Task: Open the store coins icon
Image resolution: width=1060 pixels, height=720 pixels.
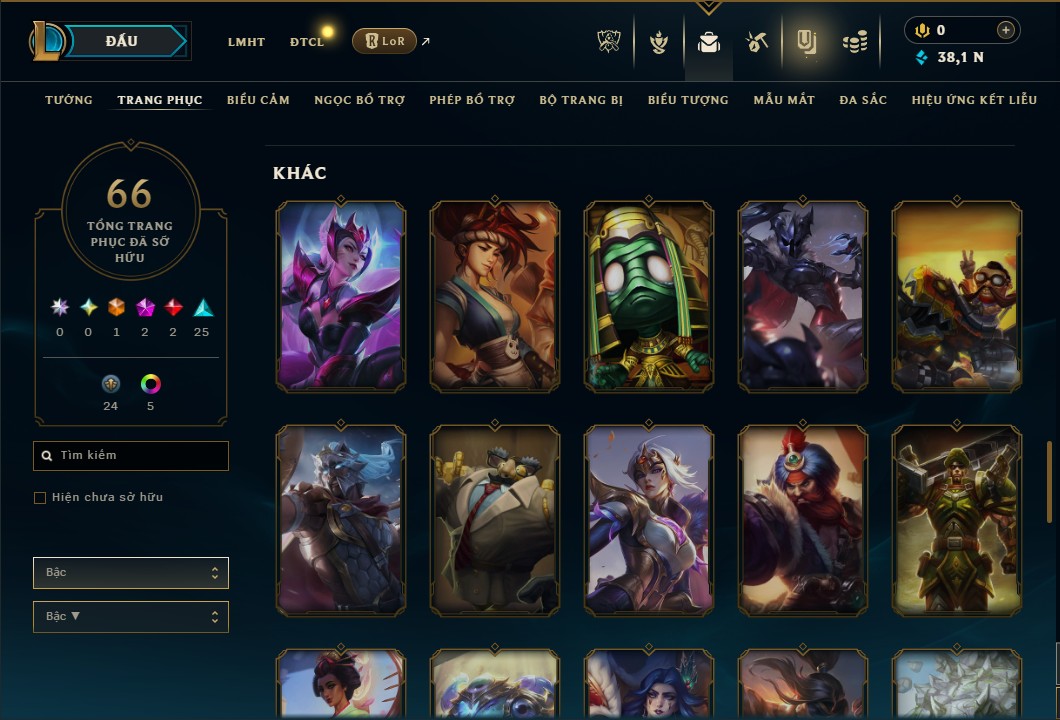Action: point(854,42)
